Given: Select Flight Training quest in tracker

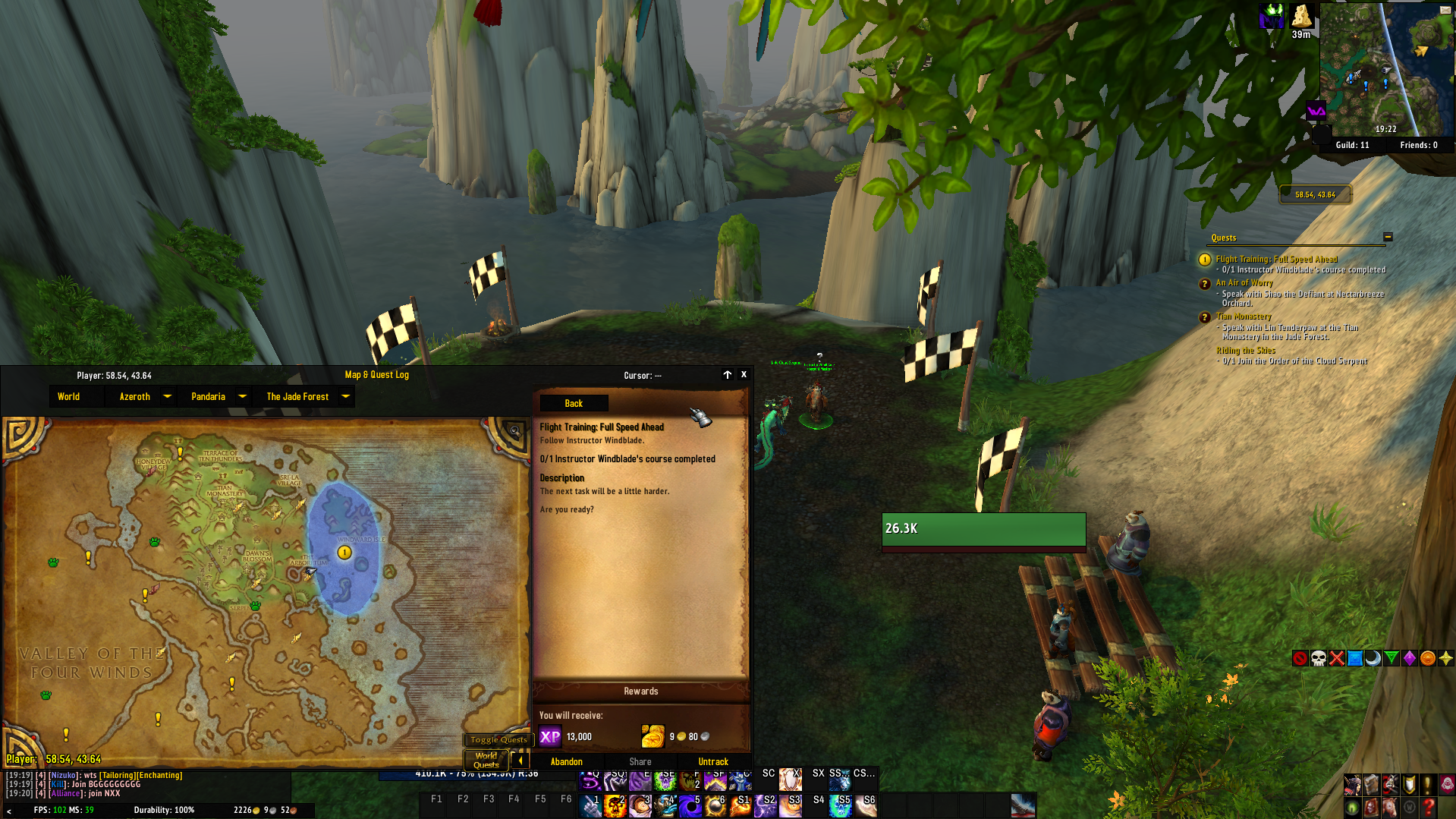Looking at the screenshot, I should (x=1276, y=259).
